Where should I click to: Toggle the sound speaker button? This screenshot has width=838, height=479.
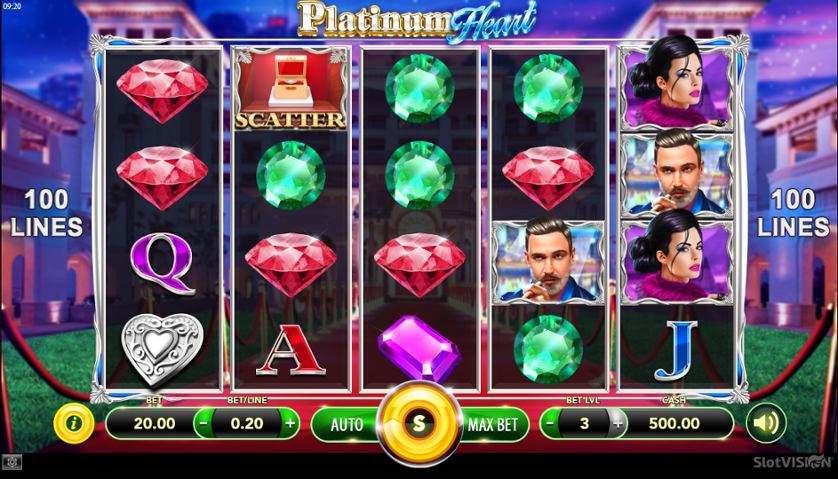(x=765, y=423)
